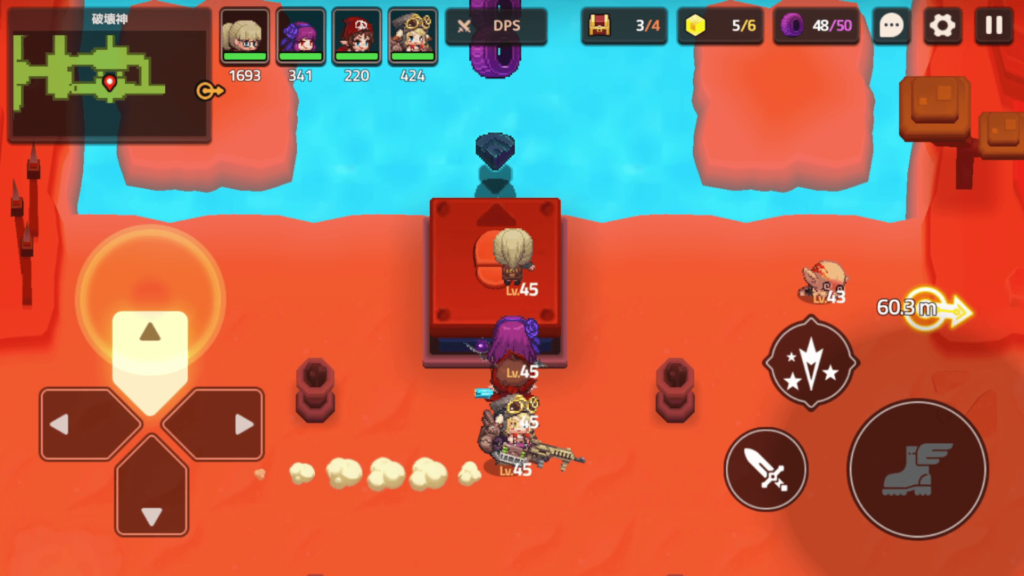Viewport: 1024px width, 576px height.
Task: Switch to the purple-haired hero portrait
Action: [300, 38]
